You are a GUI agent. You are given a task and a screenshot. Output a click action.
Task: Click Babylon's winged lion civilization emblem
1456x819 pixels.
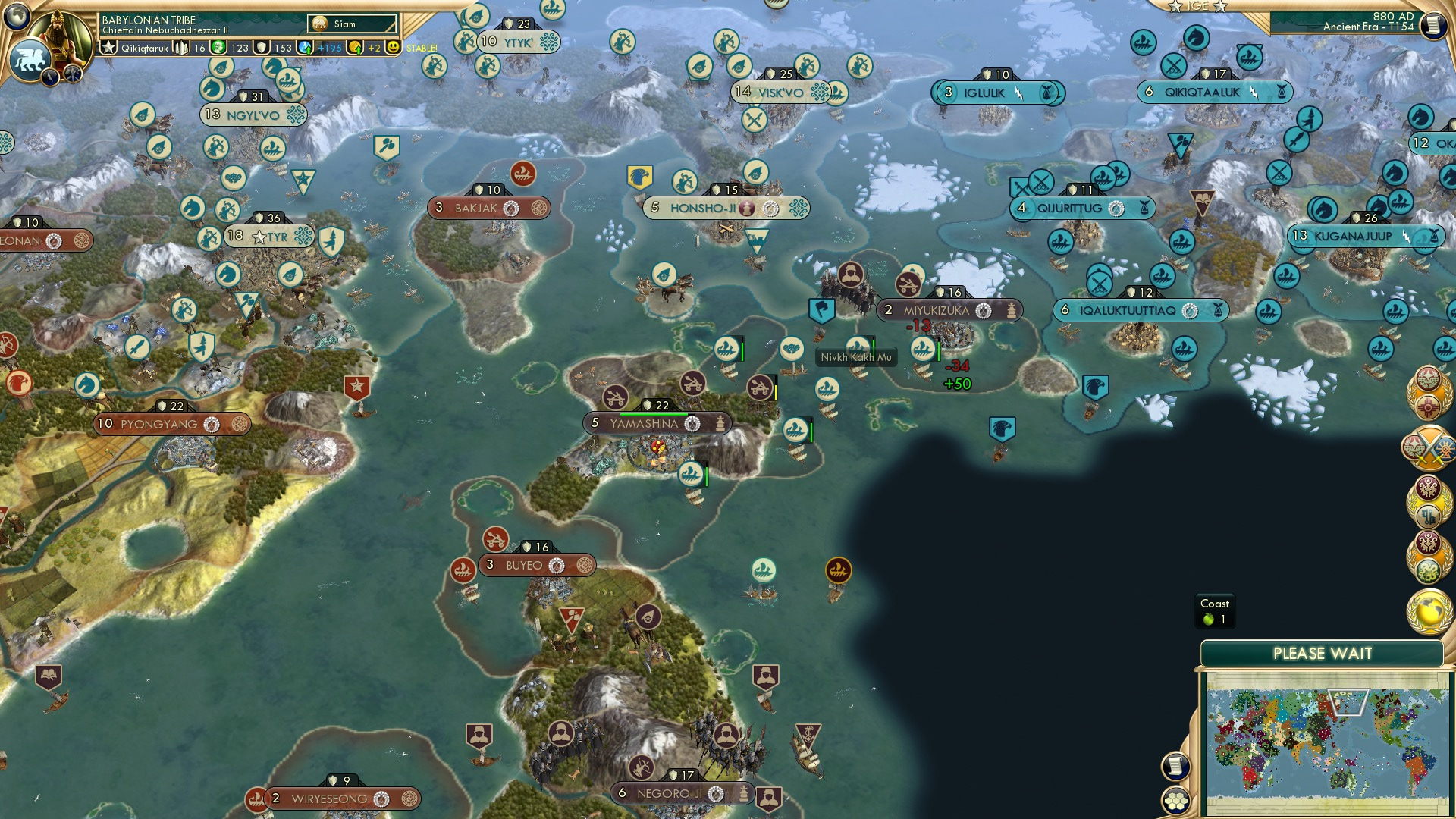(31, 59)
